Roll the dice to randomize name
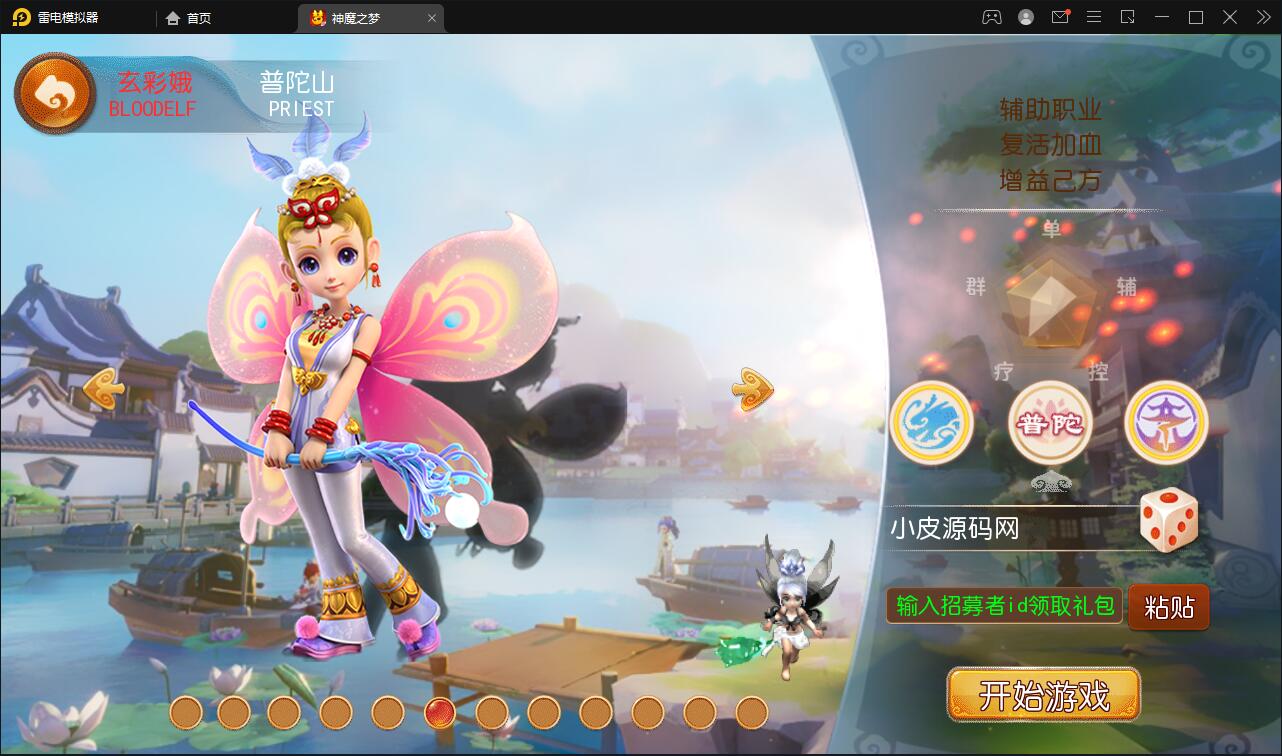 pos(1168,519)
